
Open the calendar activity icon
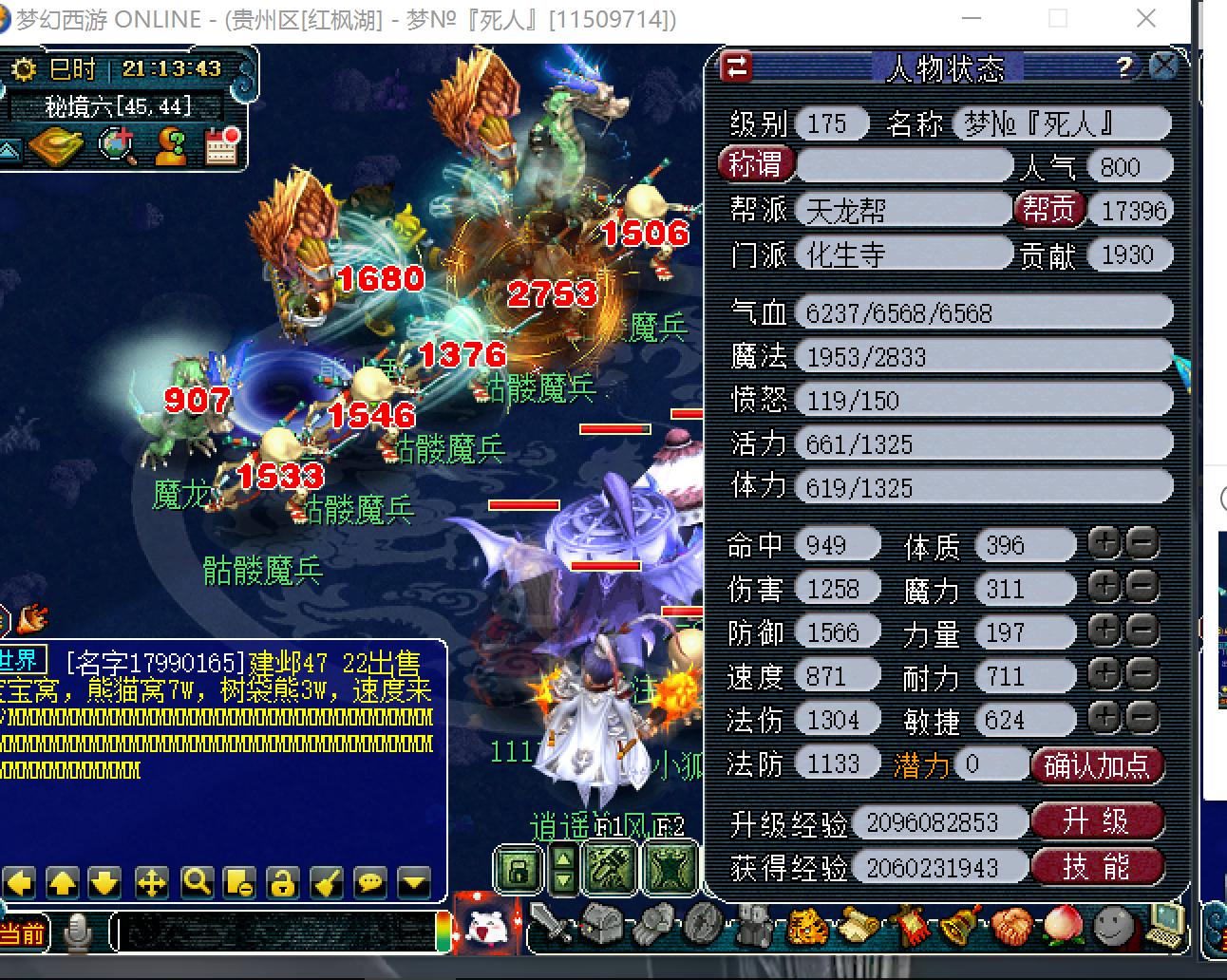pyautogui.click(x=222, y=145)
